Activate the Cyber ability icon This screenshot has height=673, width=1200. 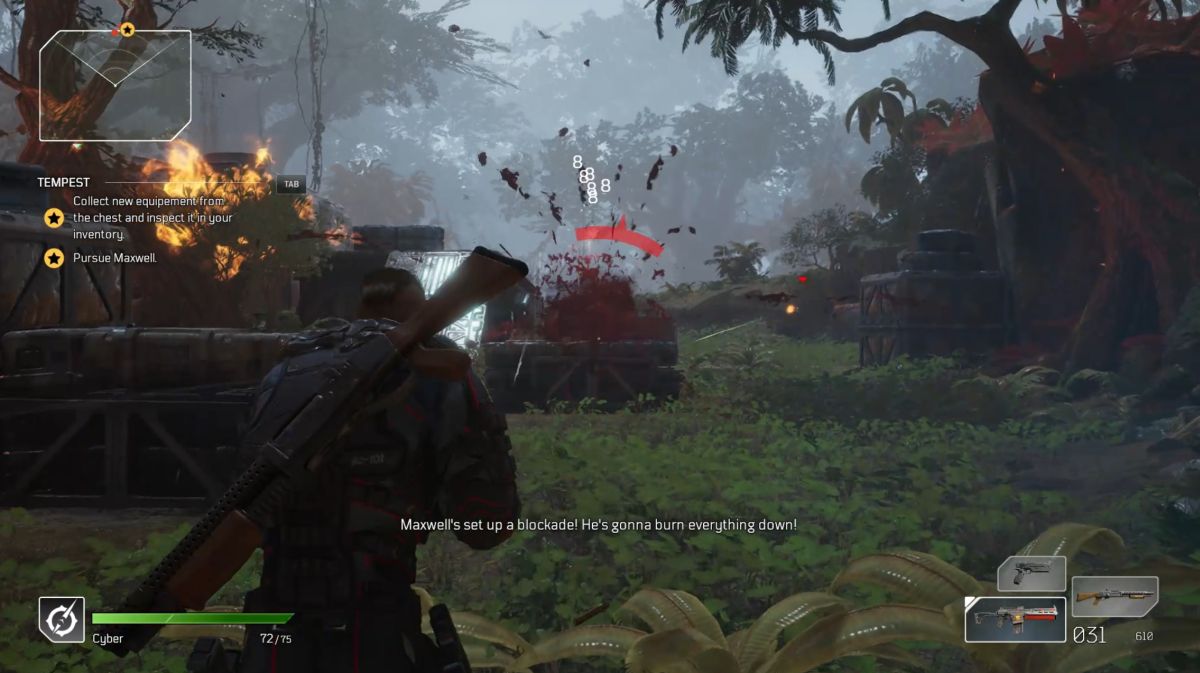tap(61, 619)
